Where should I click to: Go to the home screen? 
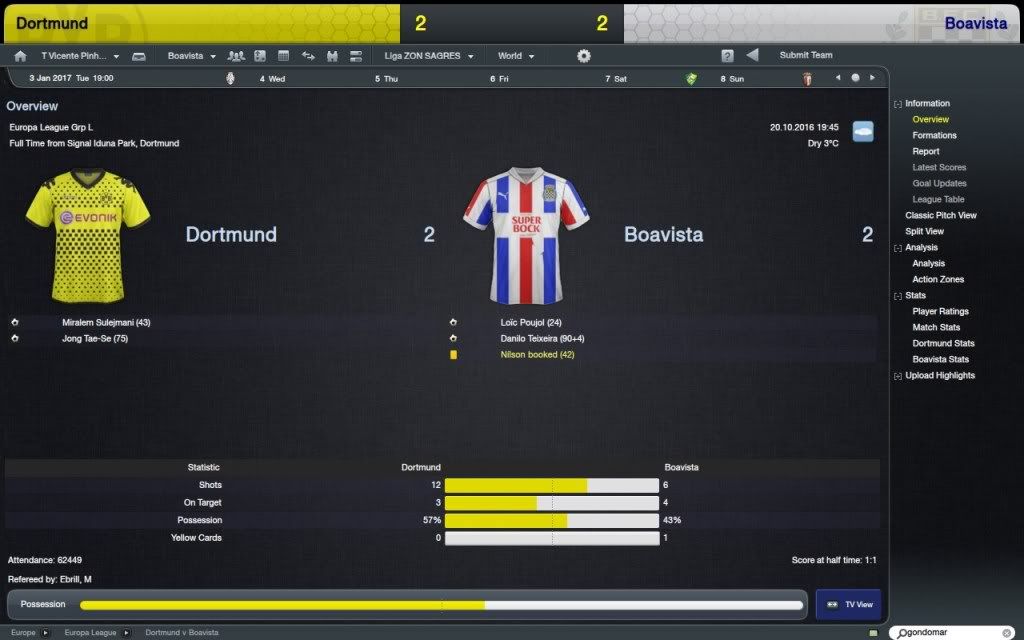tap(20, 56)
